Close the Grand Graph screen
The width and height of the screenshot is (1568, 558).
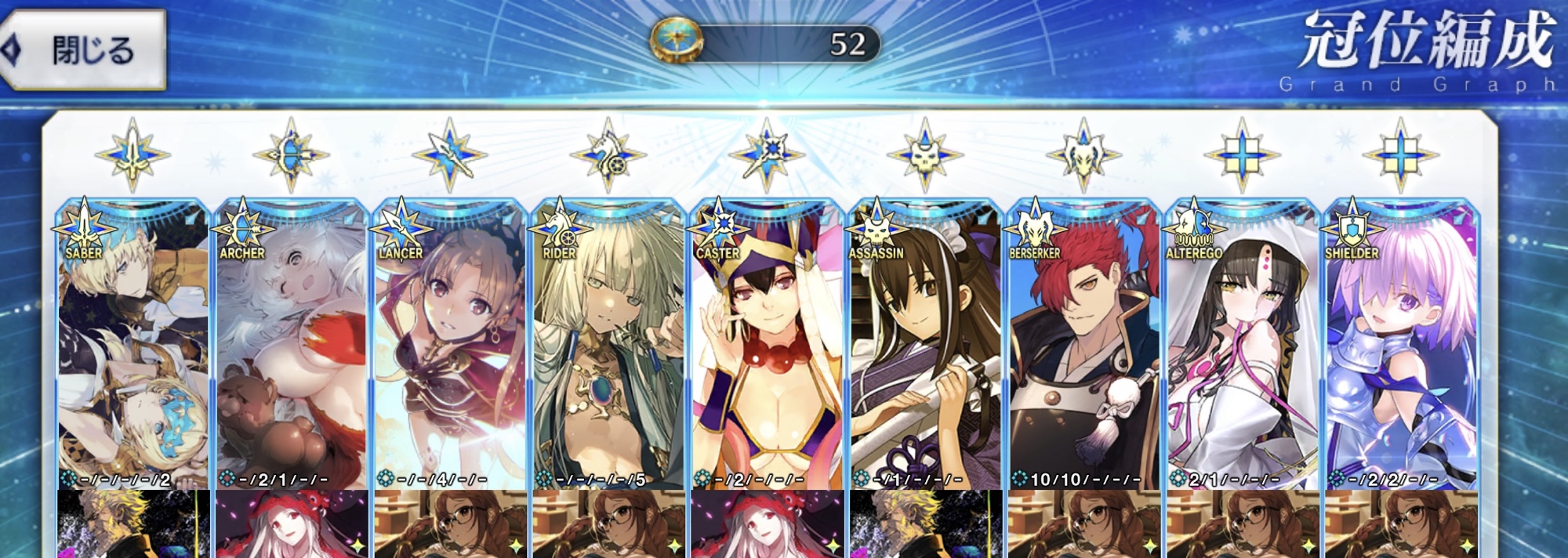point(85,50)
